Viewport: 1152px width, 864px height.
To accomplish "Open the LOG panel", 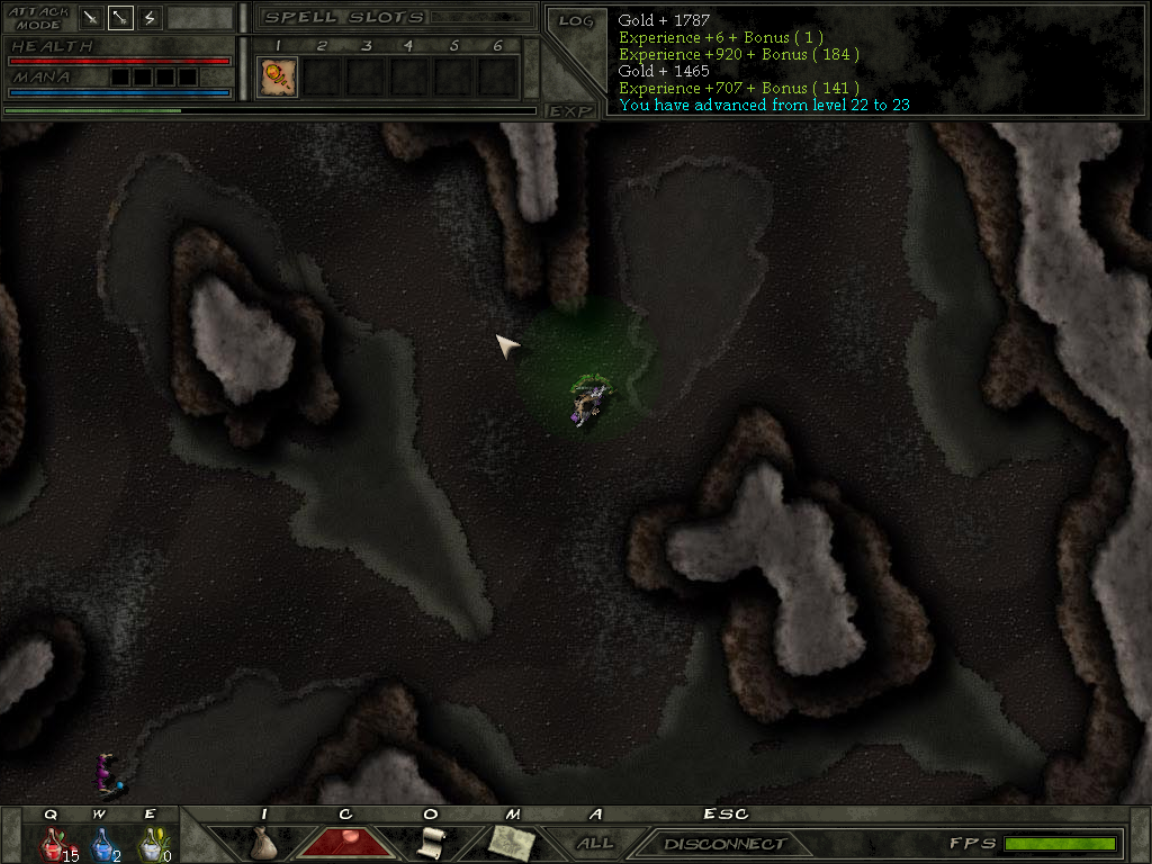I will (x=576, y=21).
